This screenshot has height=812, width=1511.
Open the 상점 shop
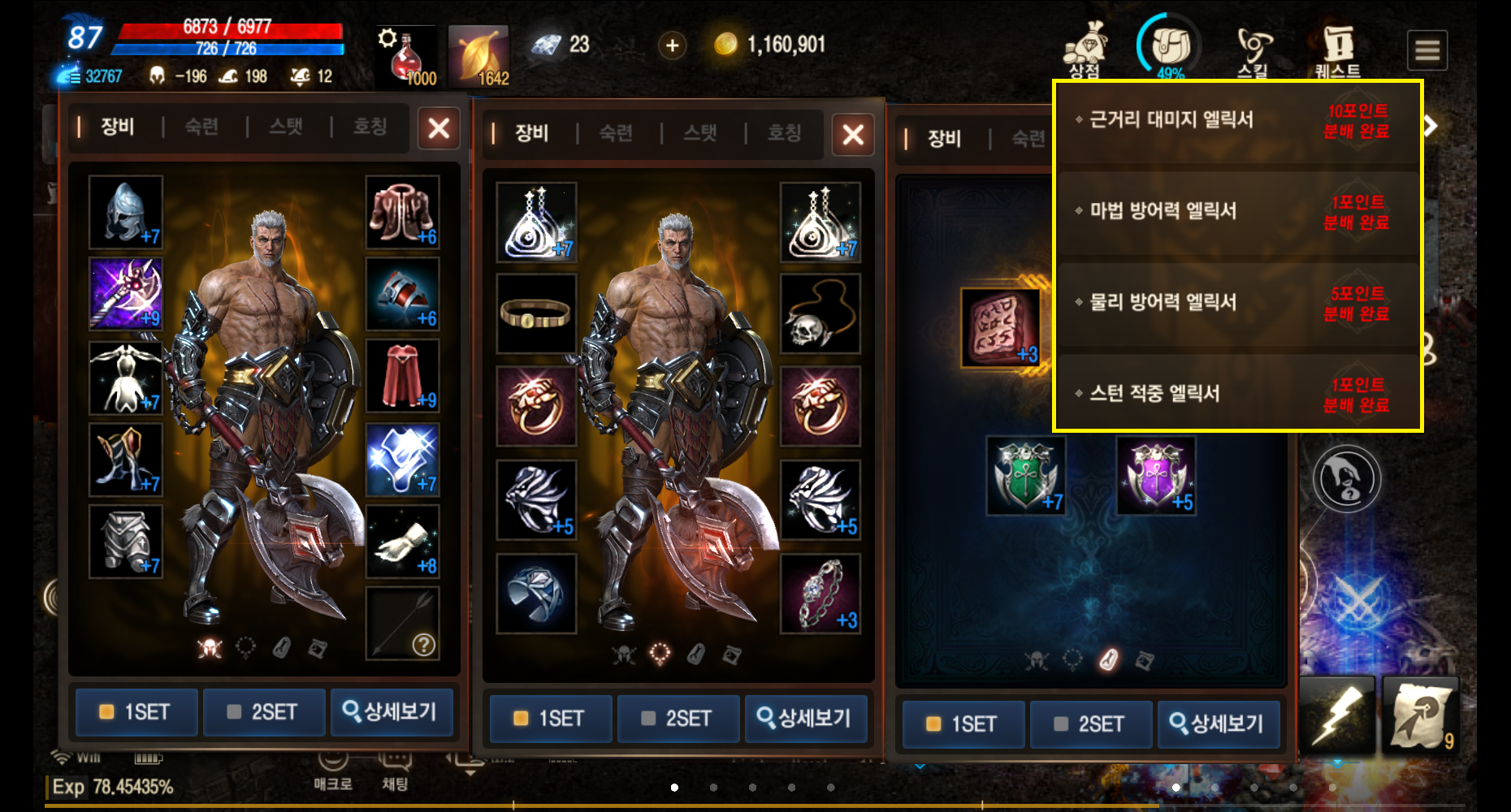pos(1085,49)
